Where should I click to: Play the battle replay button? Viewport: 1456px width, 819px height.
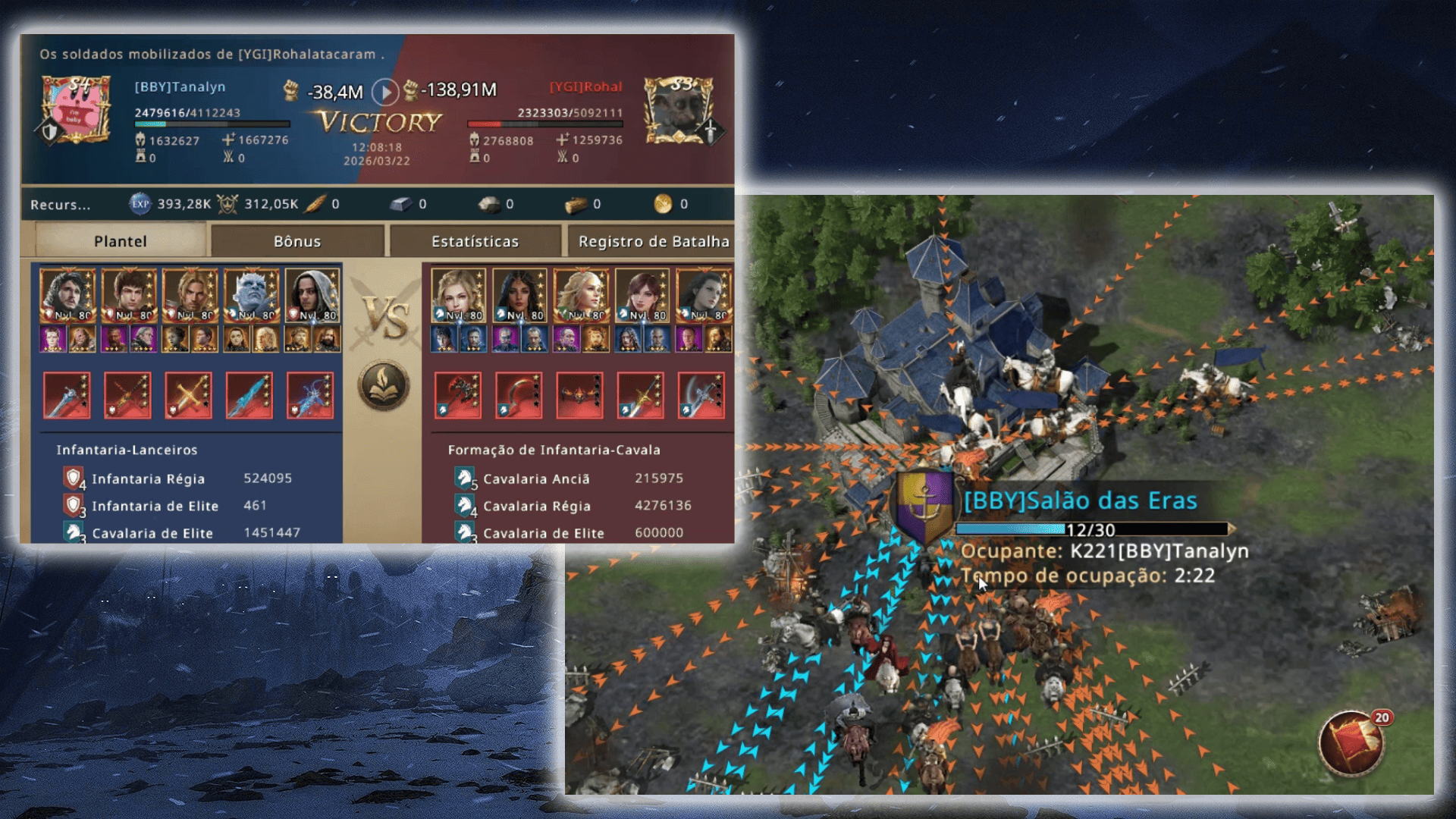(x=385, y=93)
